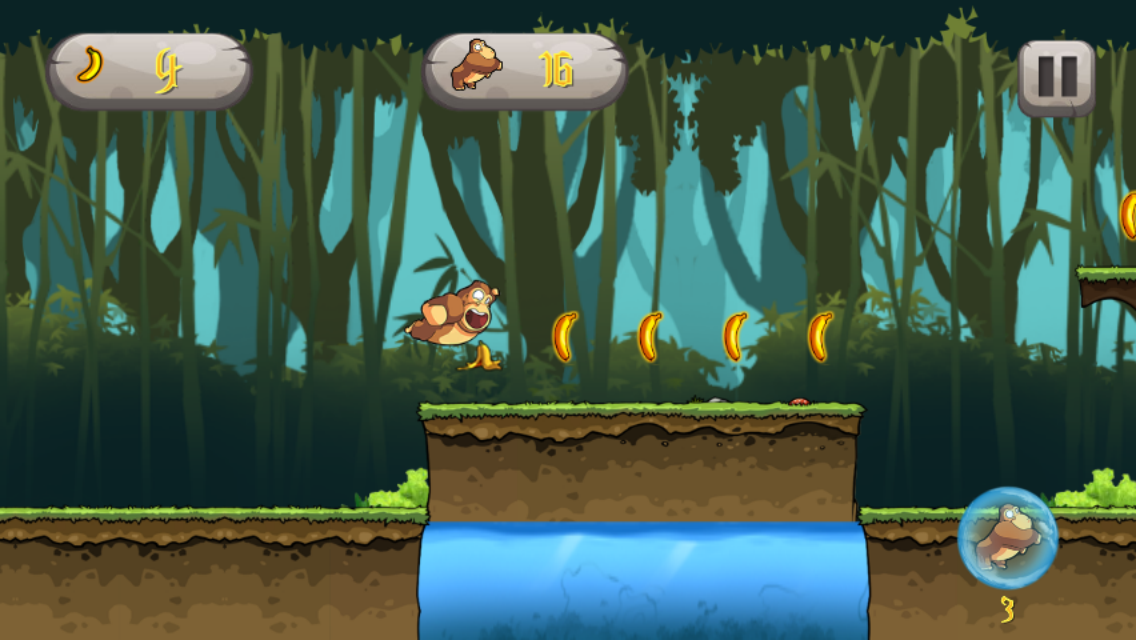
Task: Activate the gorilla bubble shield power-up
Action: click(1007, 538)
